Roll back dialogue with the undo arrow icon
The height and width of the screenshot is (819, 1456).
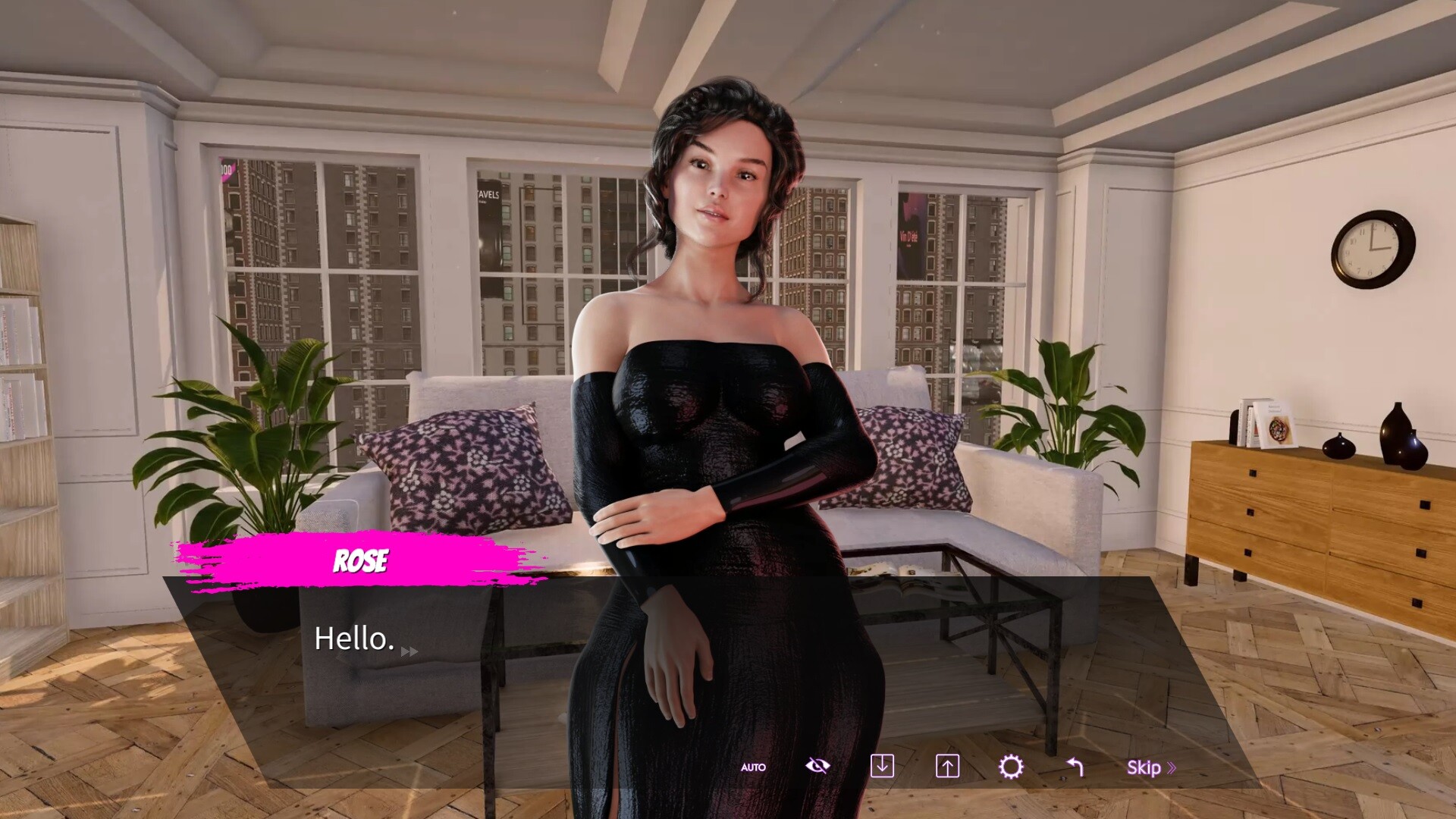(1075, 767)
